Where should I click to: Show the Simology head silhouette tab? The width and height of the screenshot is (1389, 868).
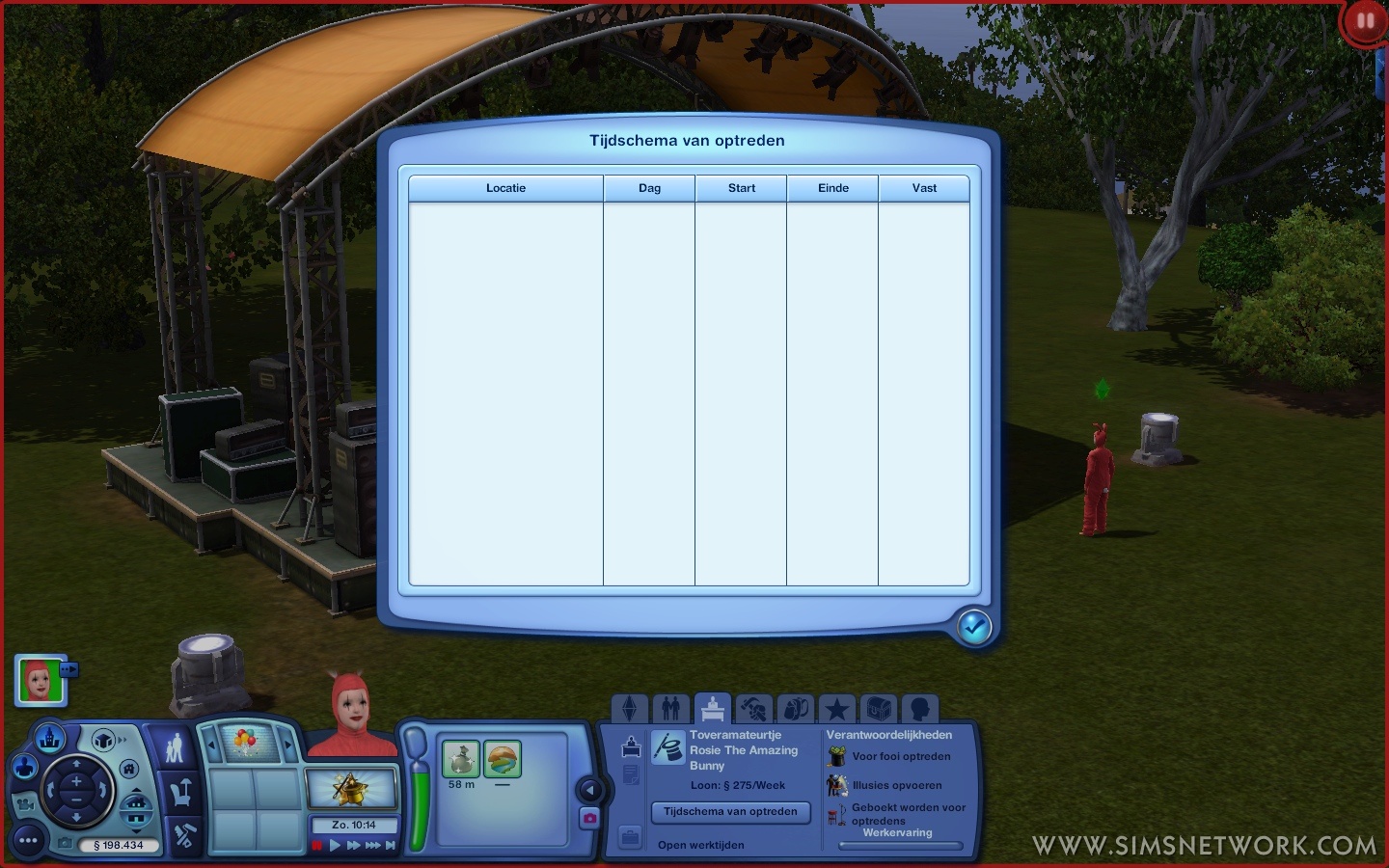coord(919,710)
